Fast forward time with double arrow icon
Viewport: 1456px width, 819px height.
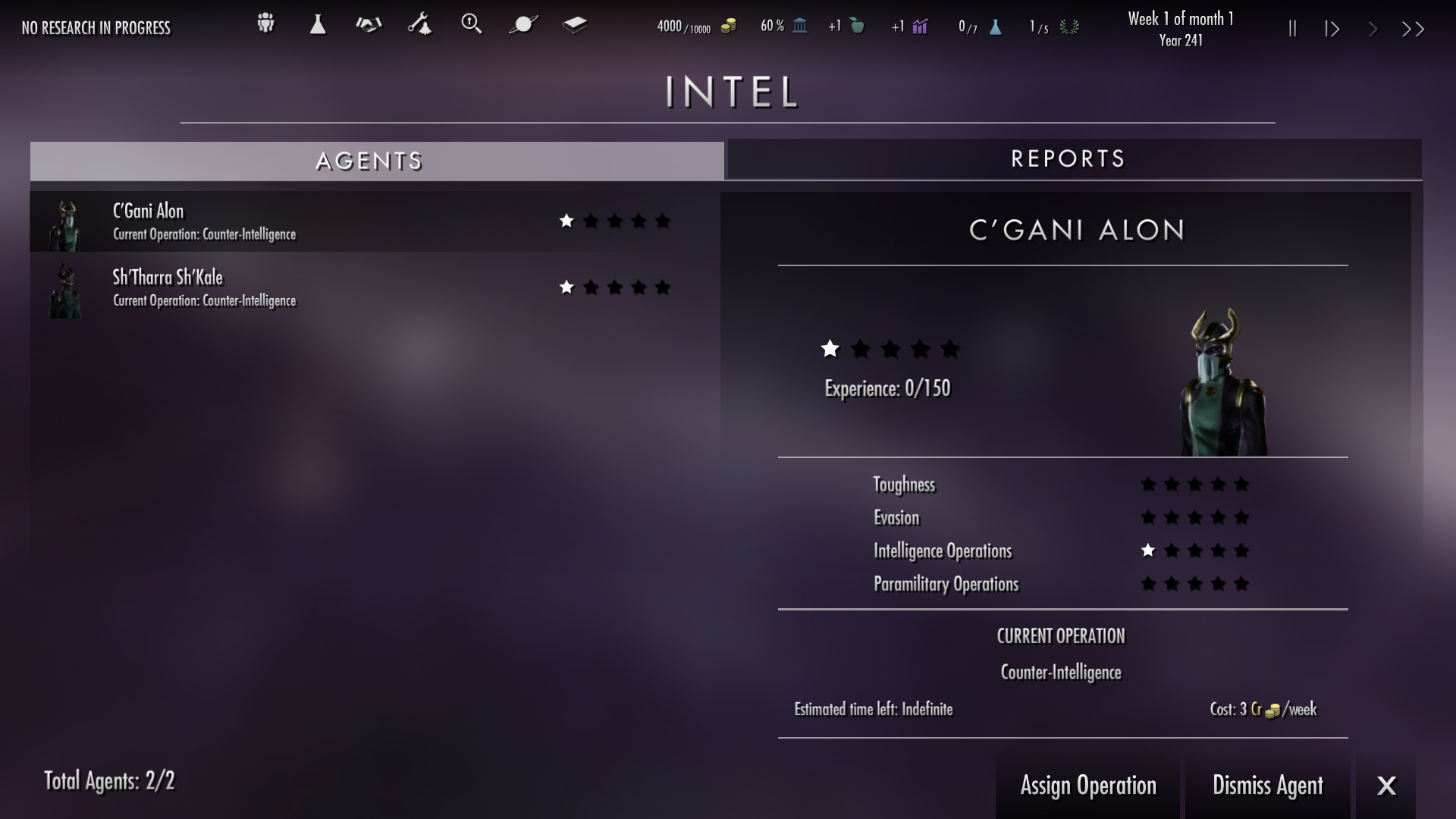[x=1414, y=28]
